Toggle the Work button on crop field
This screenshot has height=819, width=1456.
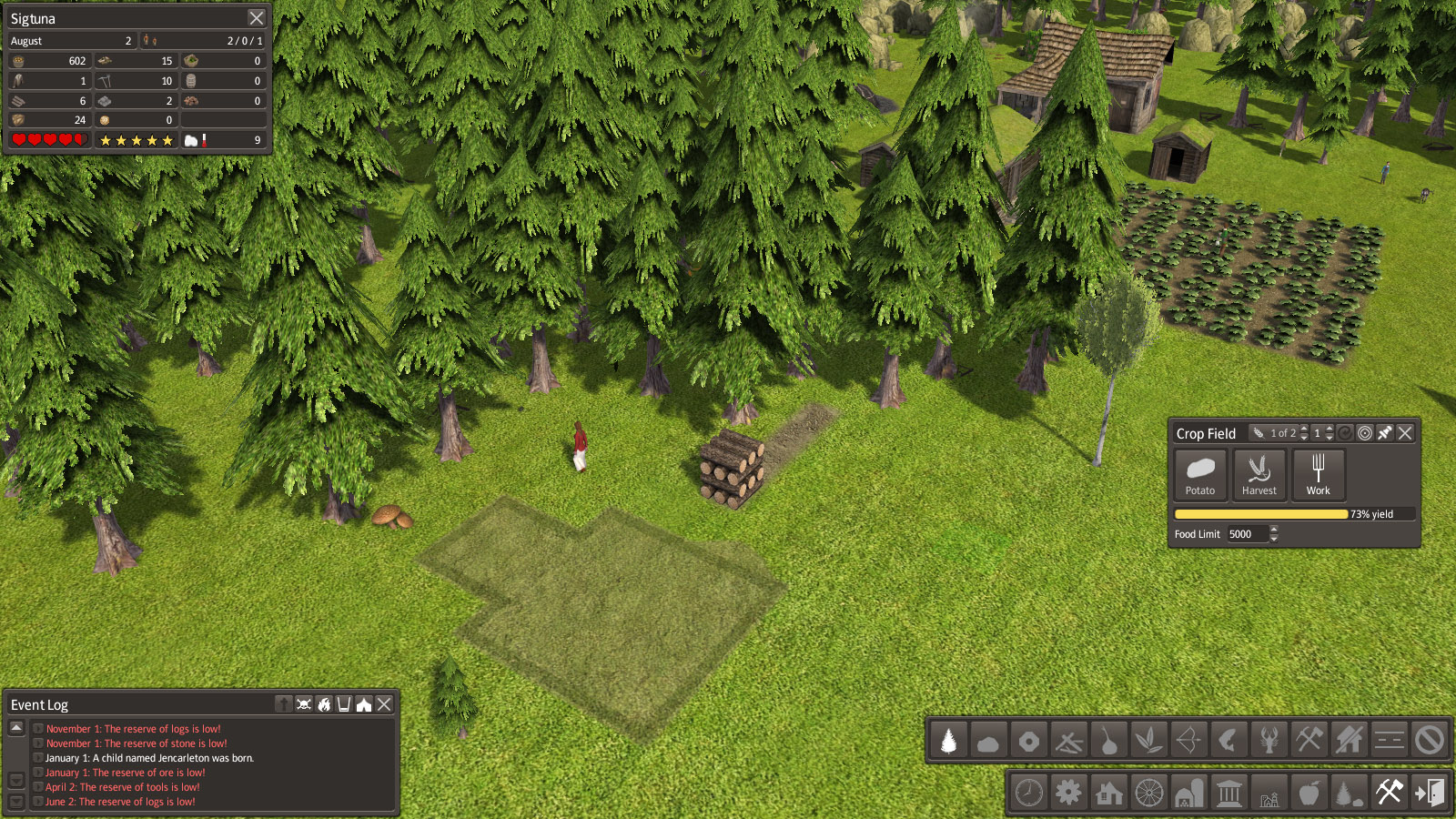(1318, 475)
